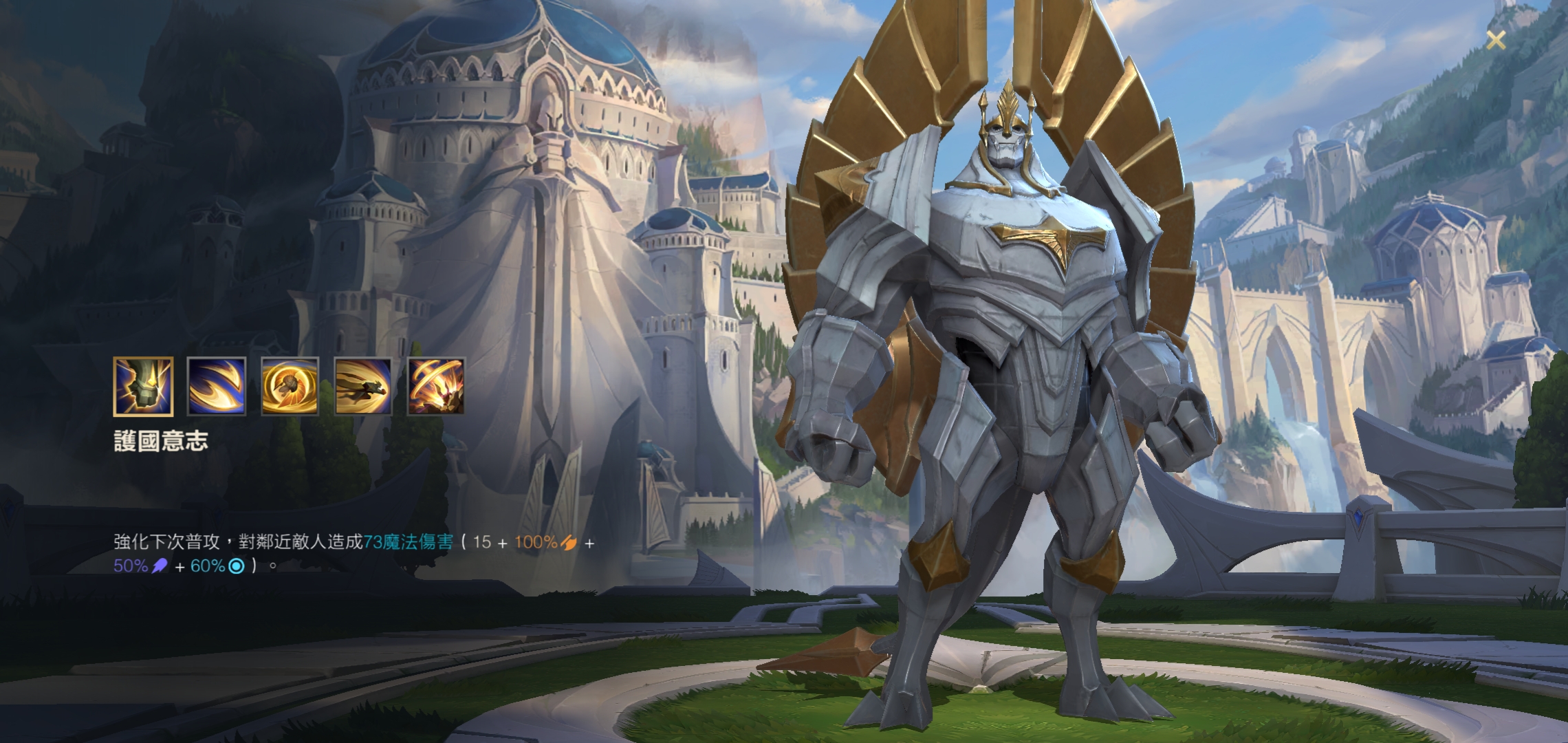Select the stone fist passive ability icon

click(143, 387)
